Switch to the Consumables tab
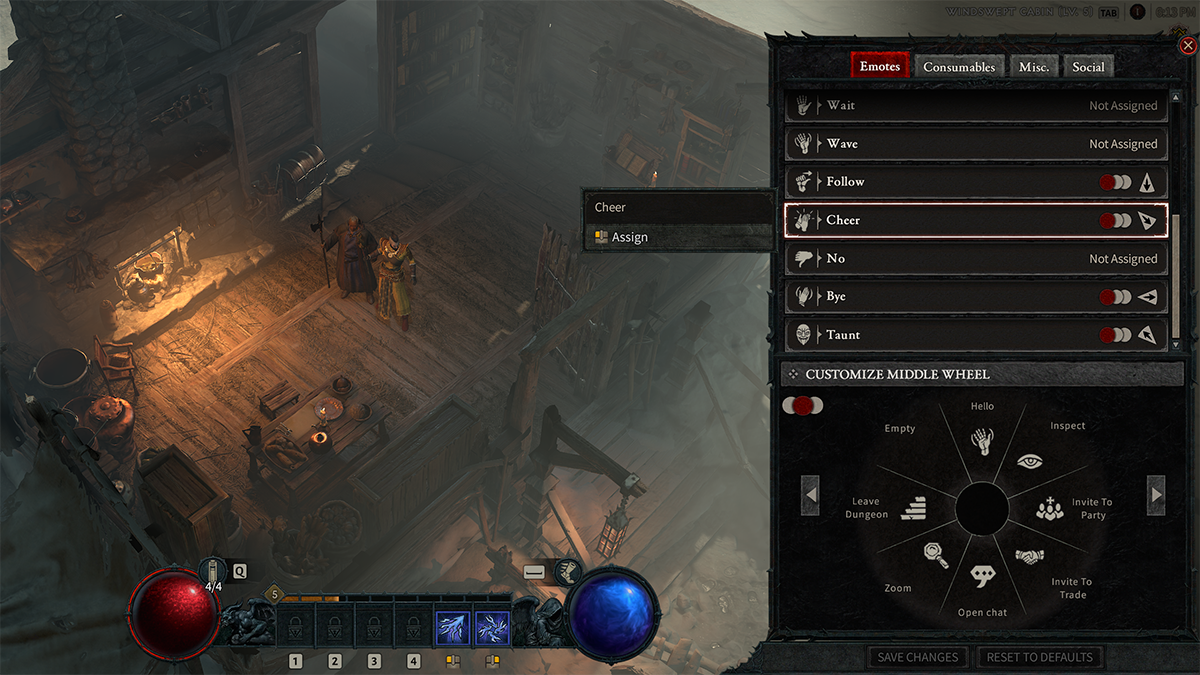 (x=959, y=67)
